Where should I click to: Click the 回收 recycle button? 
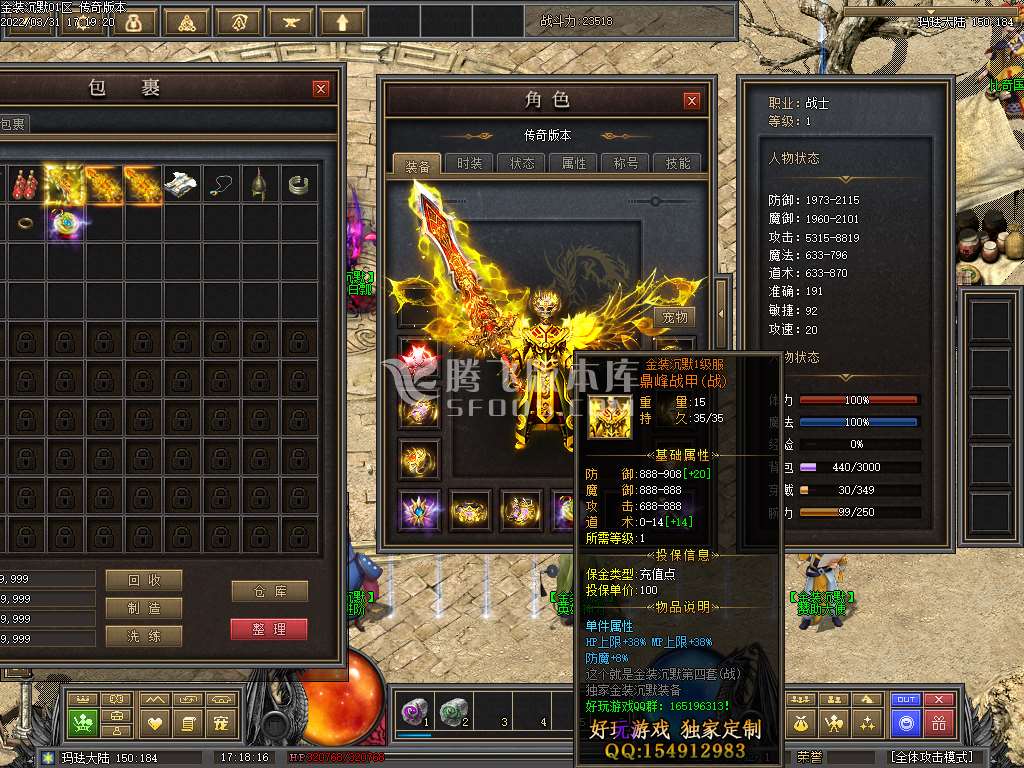143,580
